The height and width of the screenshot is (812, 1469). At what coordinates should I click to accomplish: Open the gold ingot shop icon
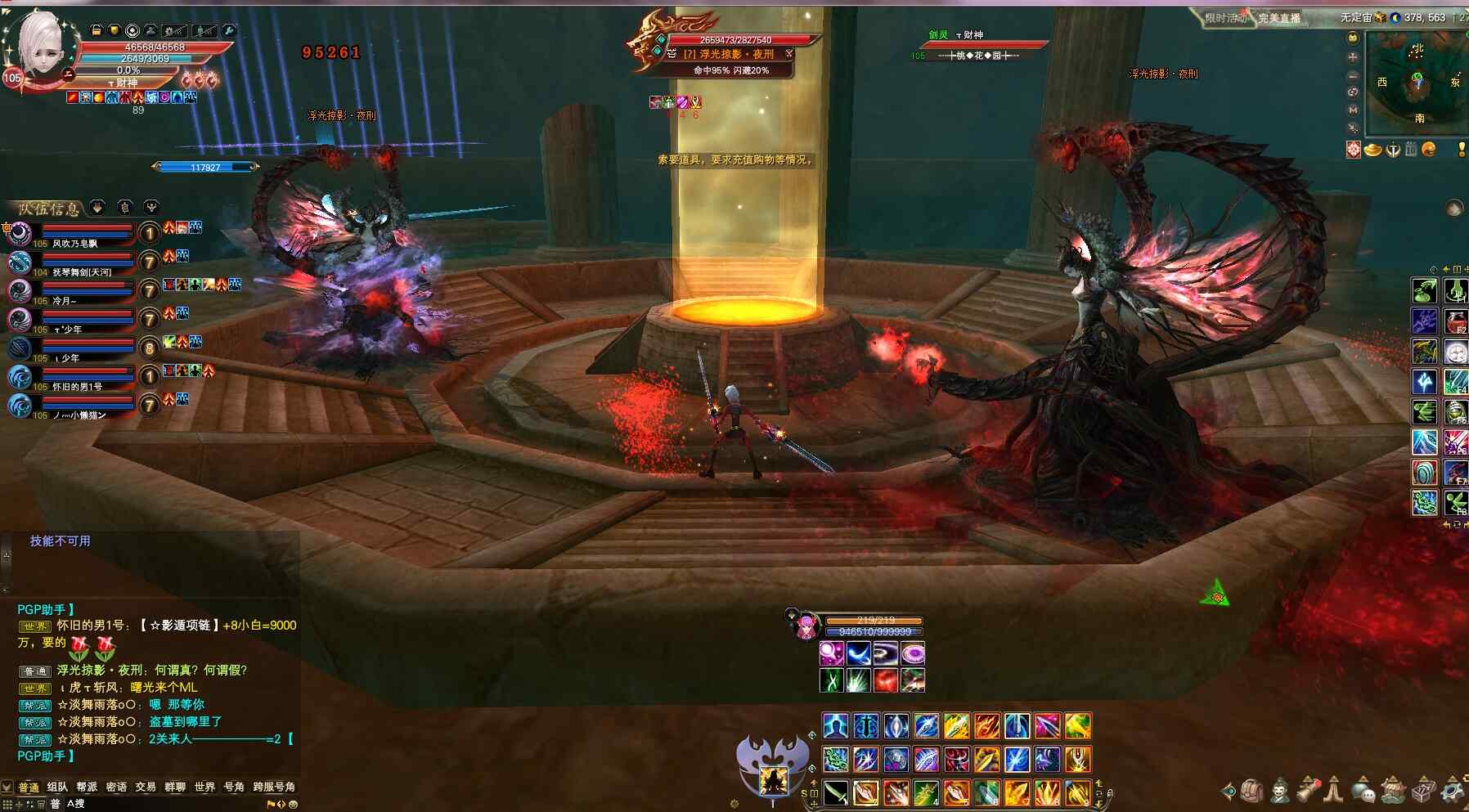click(1373, 149)
